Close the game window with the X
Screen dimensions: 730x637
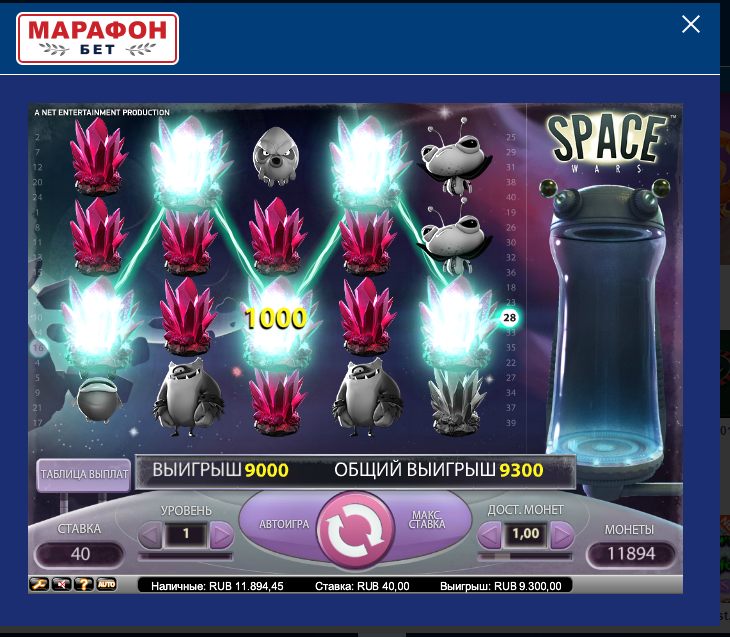tap(690, 25)
